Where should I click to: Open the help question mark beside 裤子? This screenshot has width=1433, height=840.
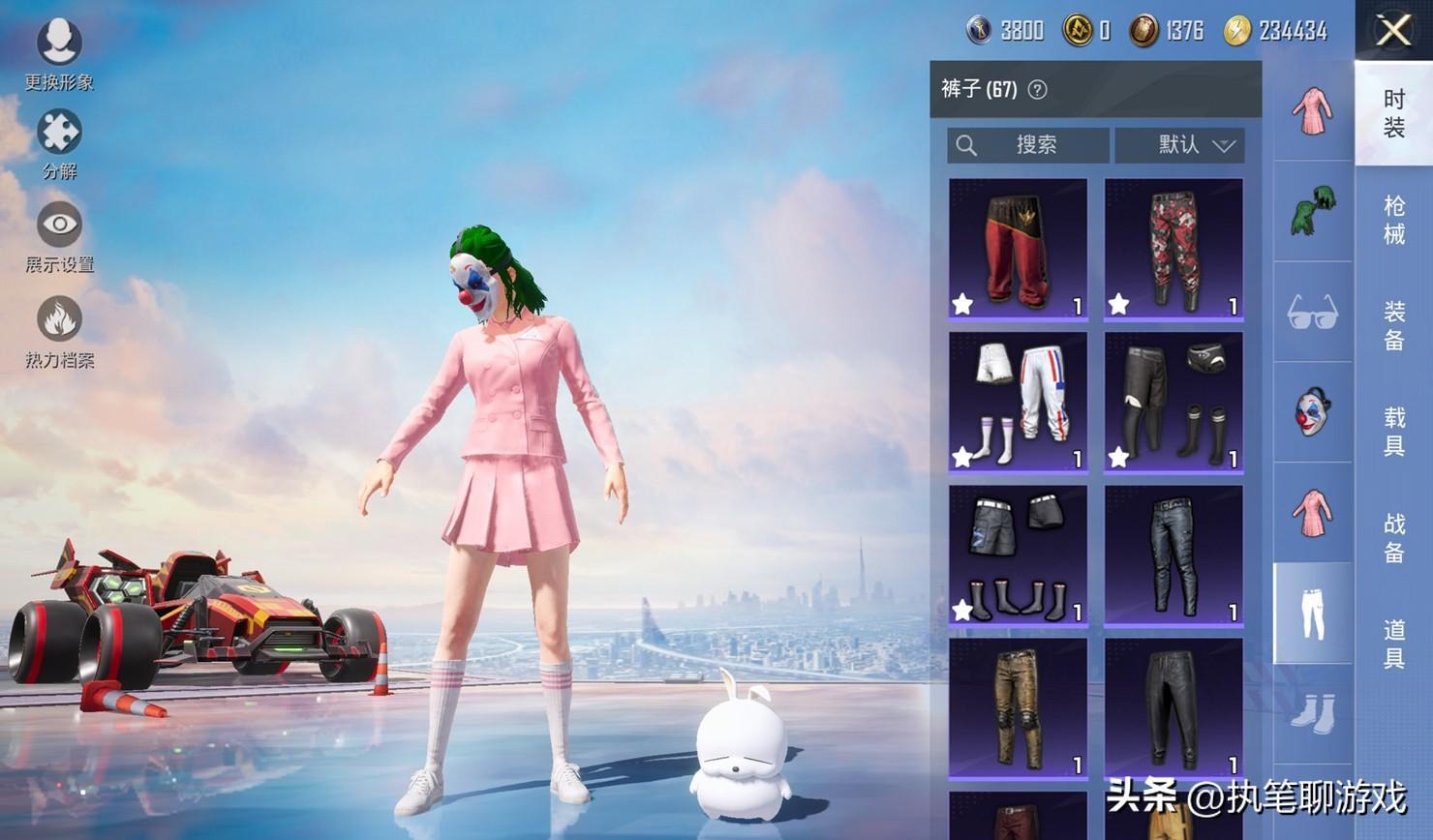coord(1037,90)
